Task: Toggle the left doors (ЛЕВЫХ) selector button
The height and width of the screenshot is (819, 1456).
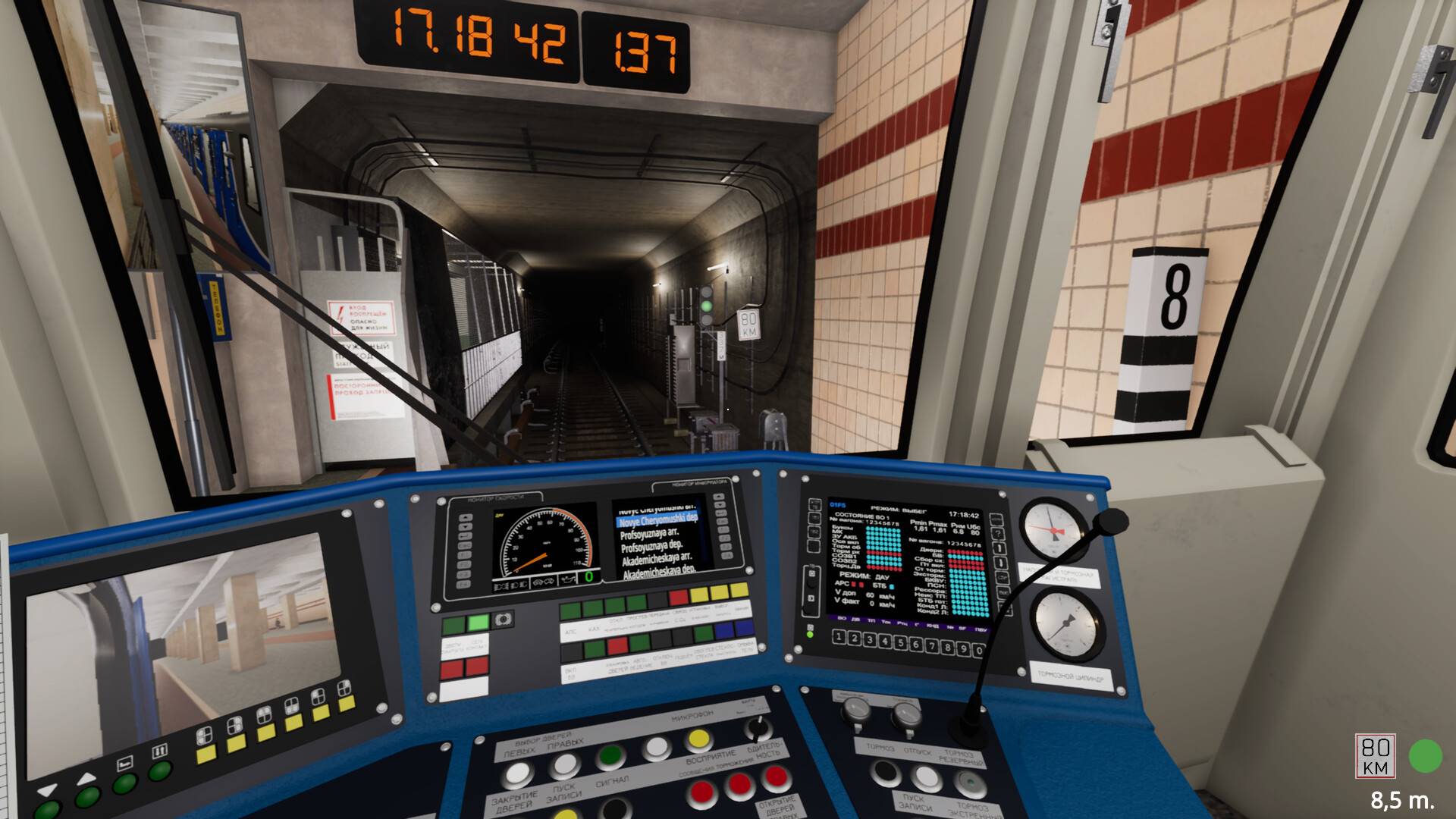Action: tap(519, 774)
